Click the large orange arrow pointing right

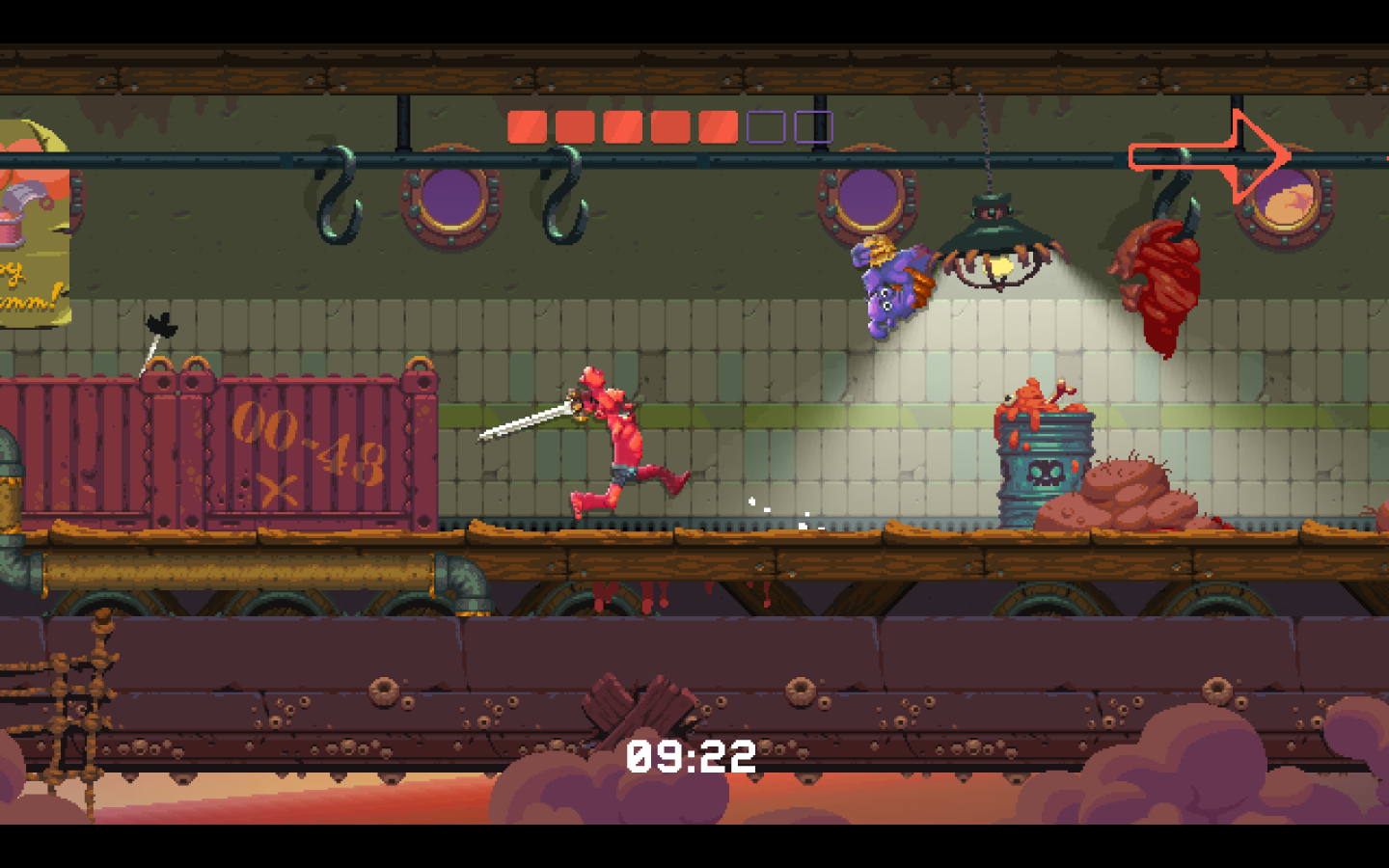1211,152
